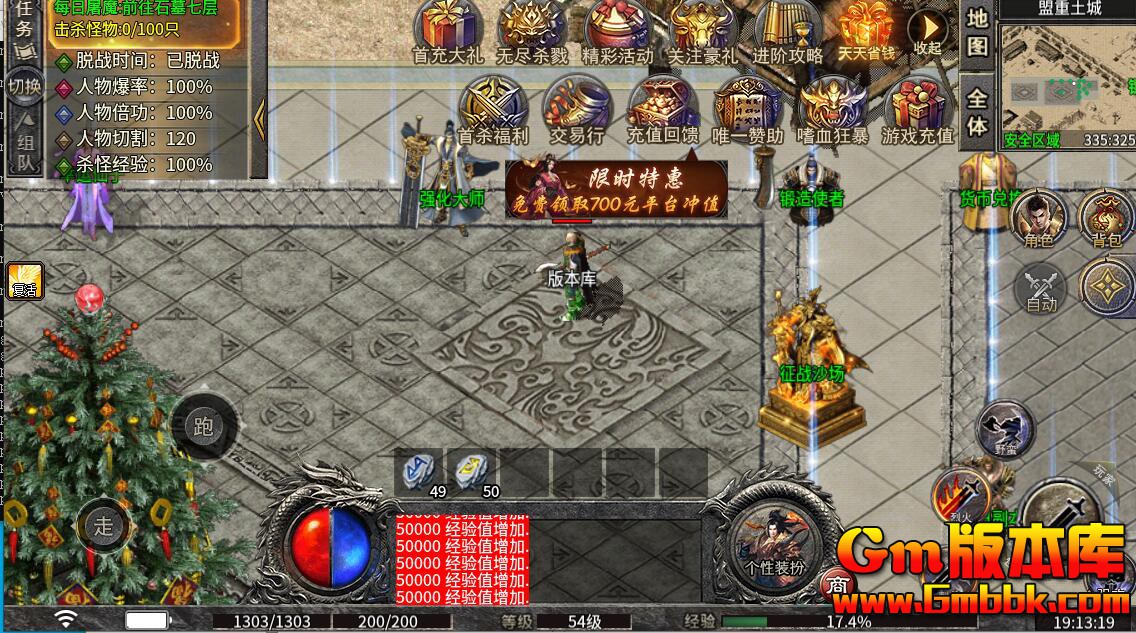The image size is (1136, 633).
Task: Open the 进阶攻略 advancement guide
Action: [x=787, y=31]
